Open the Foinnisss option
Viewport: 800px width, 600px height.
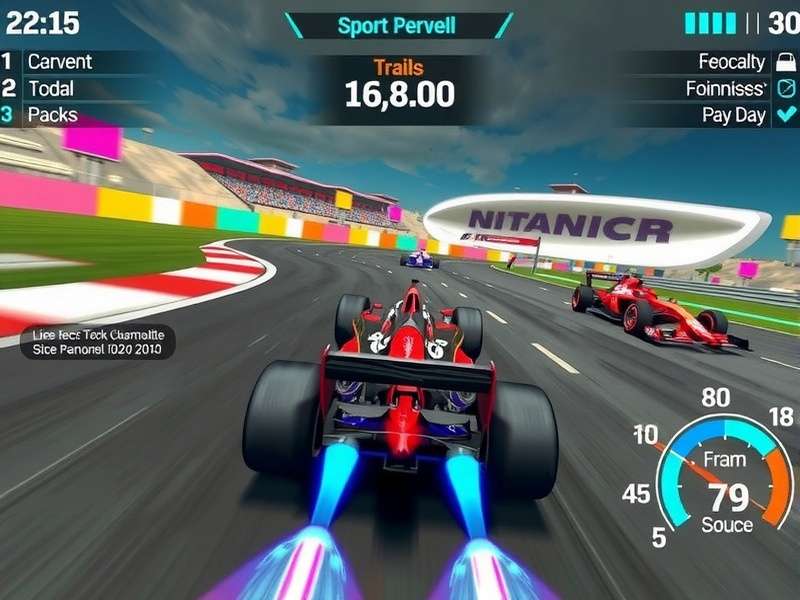point(725,88)
